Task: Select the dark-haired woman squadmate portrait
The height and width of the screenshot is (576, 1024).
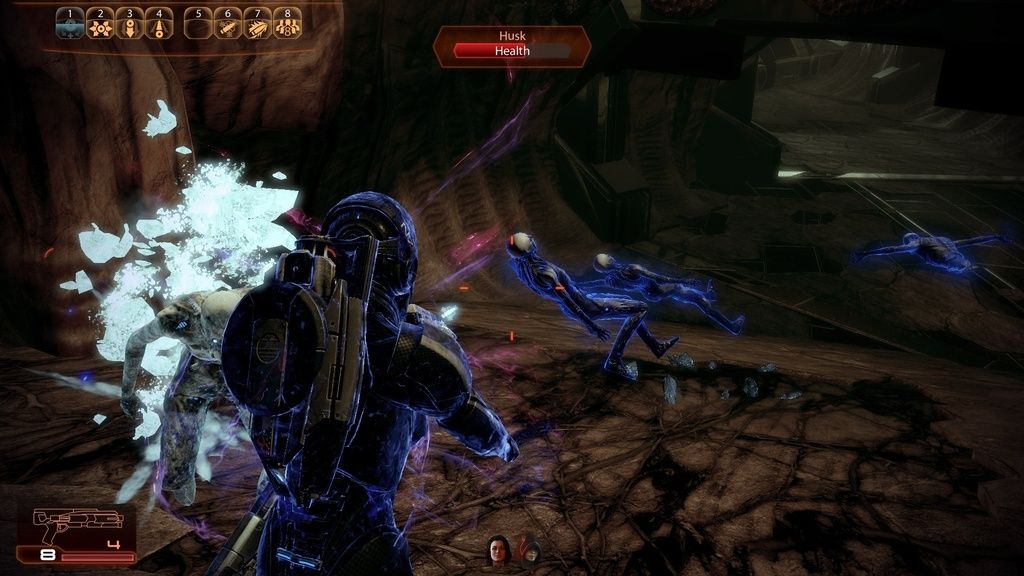Action: (x=498, y=549)
